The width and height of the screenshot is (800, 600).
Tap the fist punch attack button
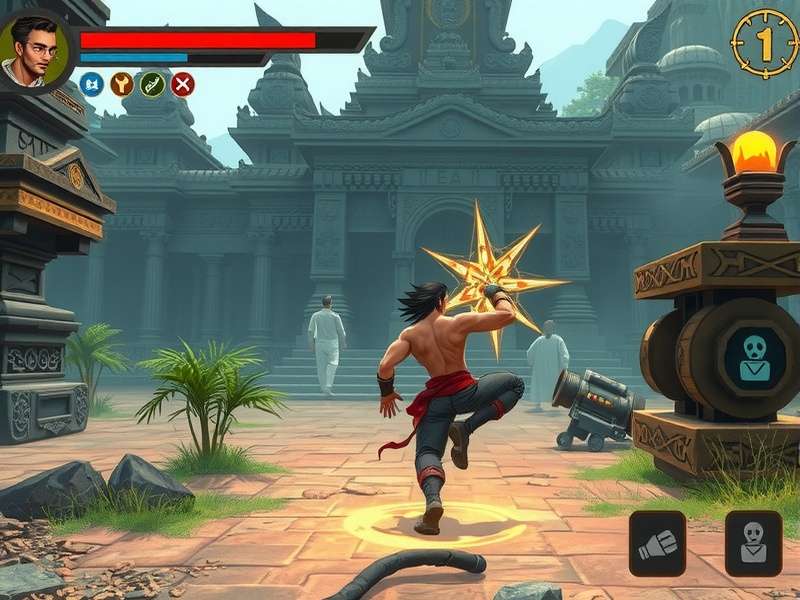click(657, 543)
